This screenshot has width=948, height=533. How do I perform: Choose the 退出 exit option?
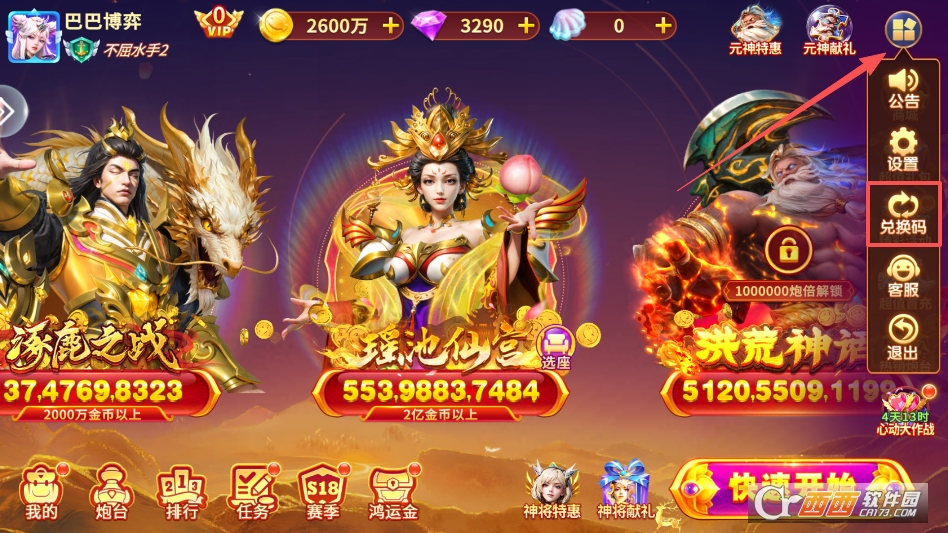pos(903,337)
